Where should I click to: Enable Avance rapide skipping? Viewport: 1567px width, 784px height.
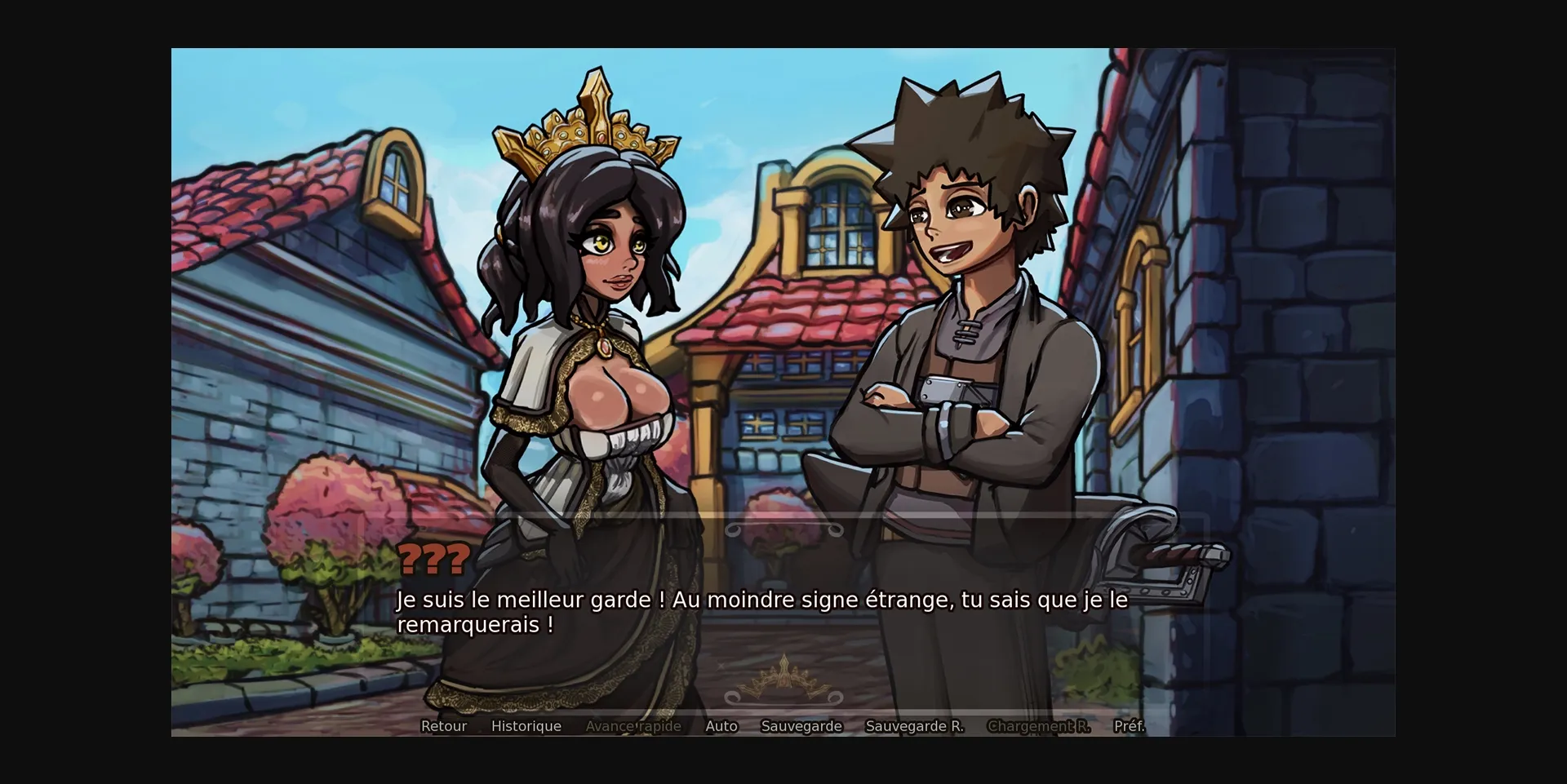[x=633, y=726]
